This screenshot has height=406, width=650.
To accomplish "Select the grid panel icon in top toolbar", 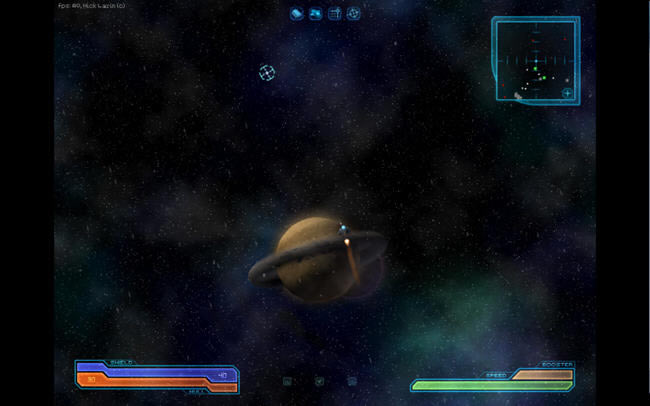I will 334,14.
